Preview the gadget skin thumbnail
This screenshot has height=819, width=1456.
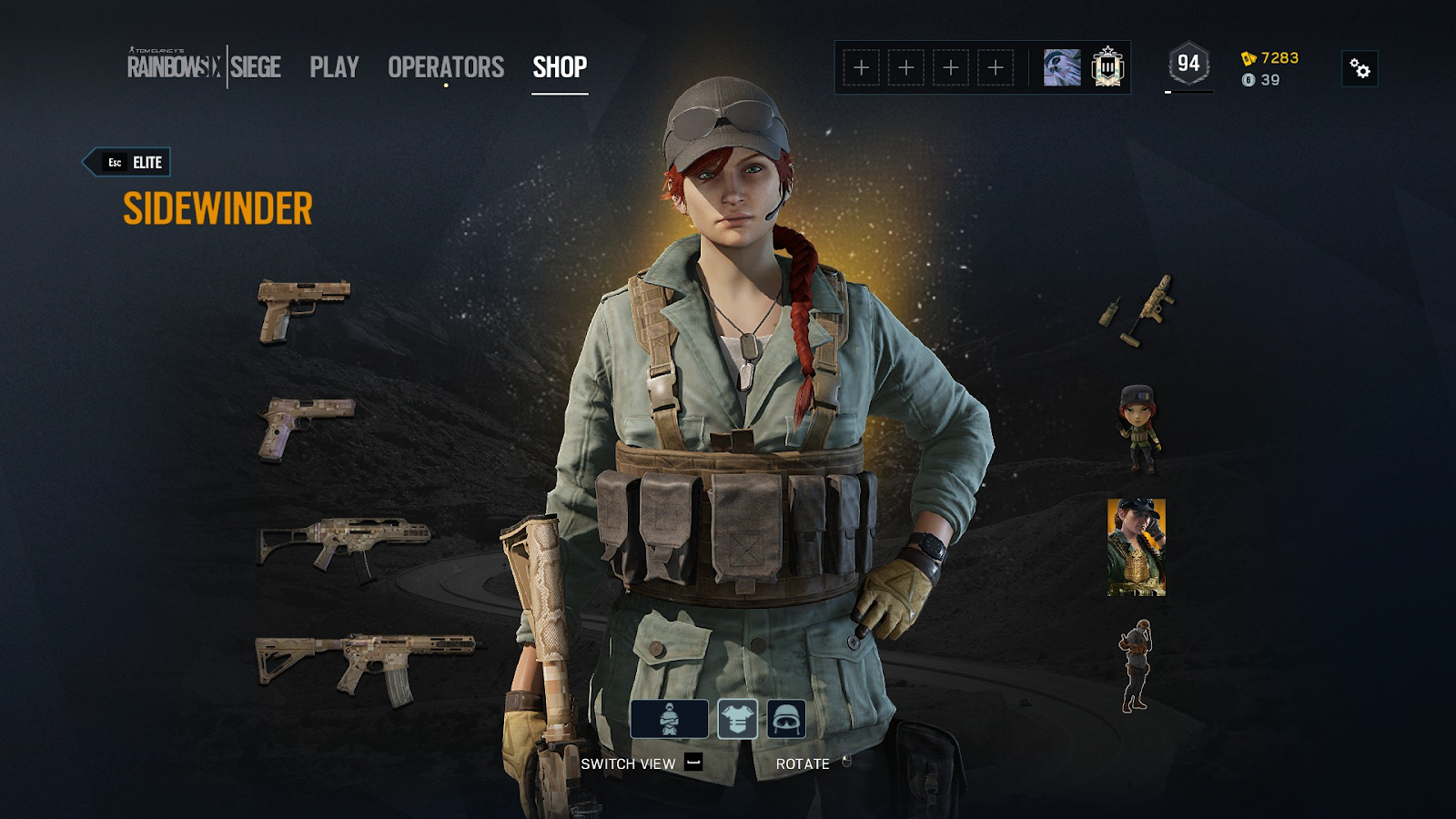[1137, 309]
